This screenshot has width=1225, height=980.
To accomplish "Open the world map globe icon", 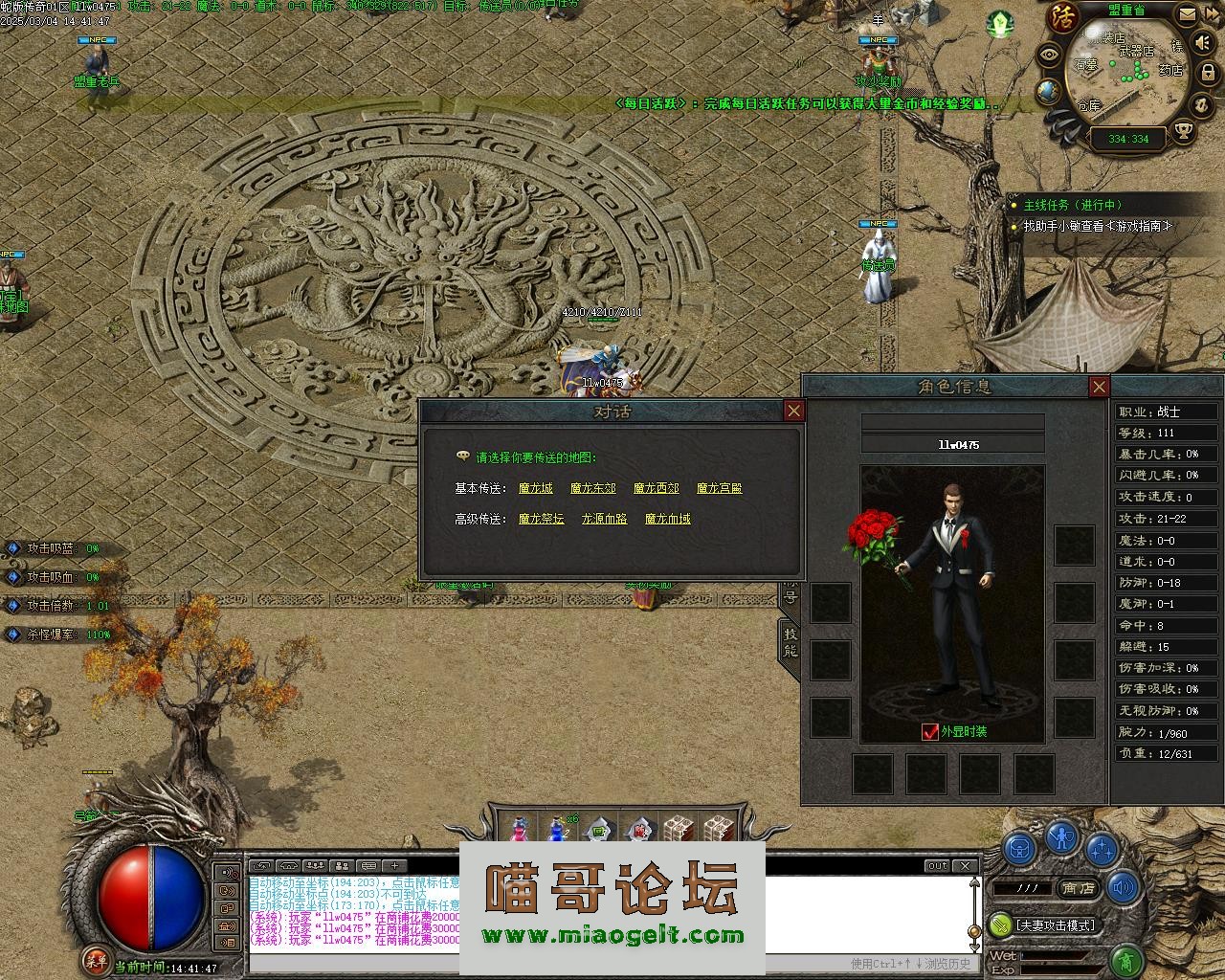I will click(1049, 92).
